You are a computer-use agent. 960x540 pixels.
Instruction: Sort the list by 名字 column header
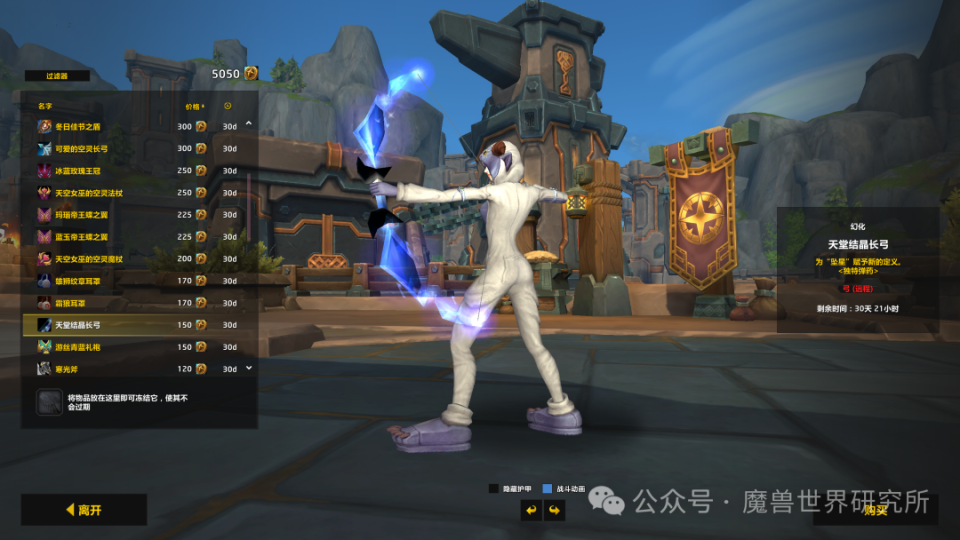[45, 105]
